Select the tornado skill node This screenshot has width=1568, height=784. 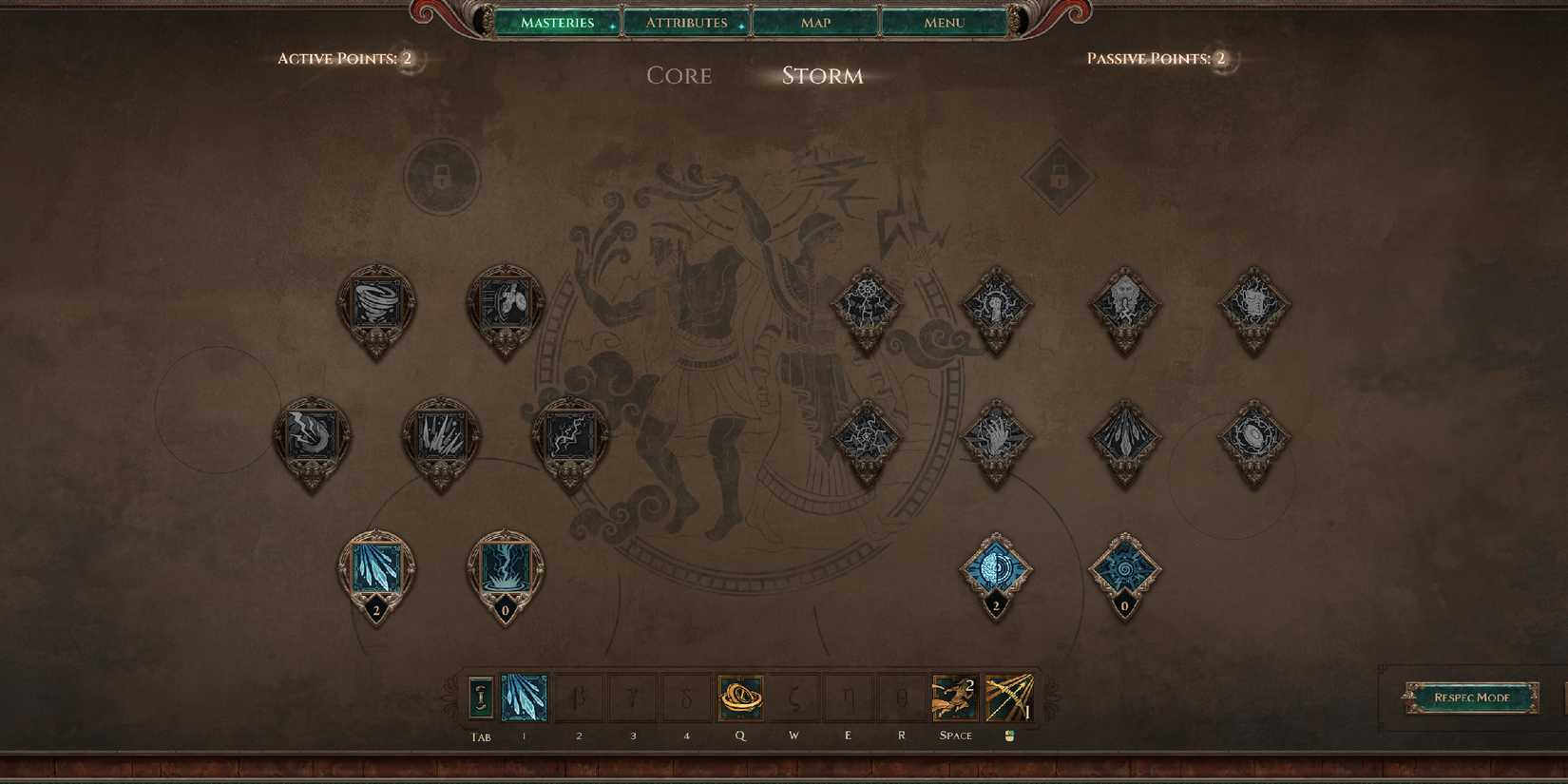coord(377,304)
